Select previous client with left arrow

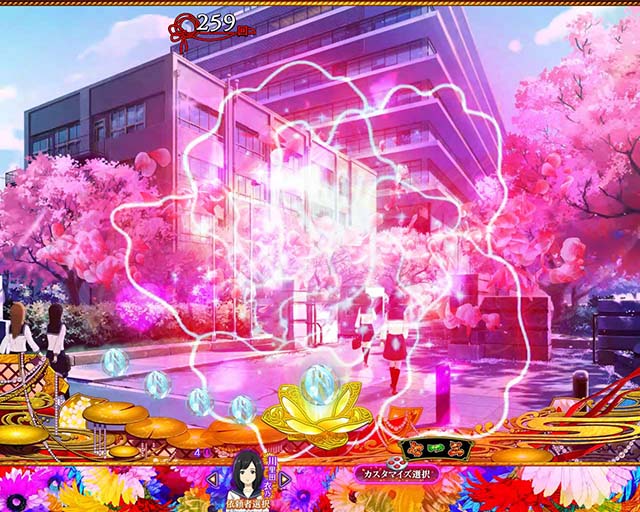212,480
